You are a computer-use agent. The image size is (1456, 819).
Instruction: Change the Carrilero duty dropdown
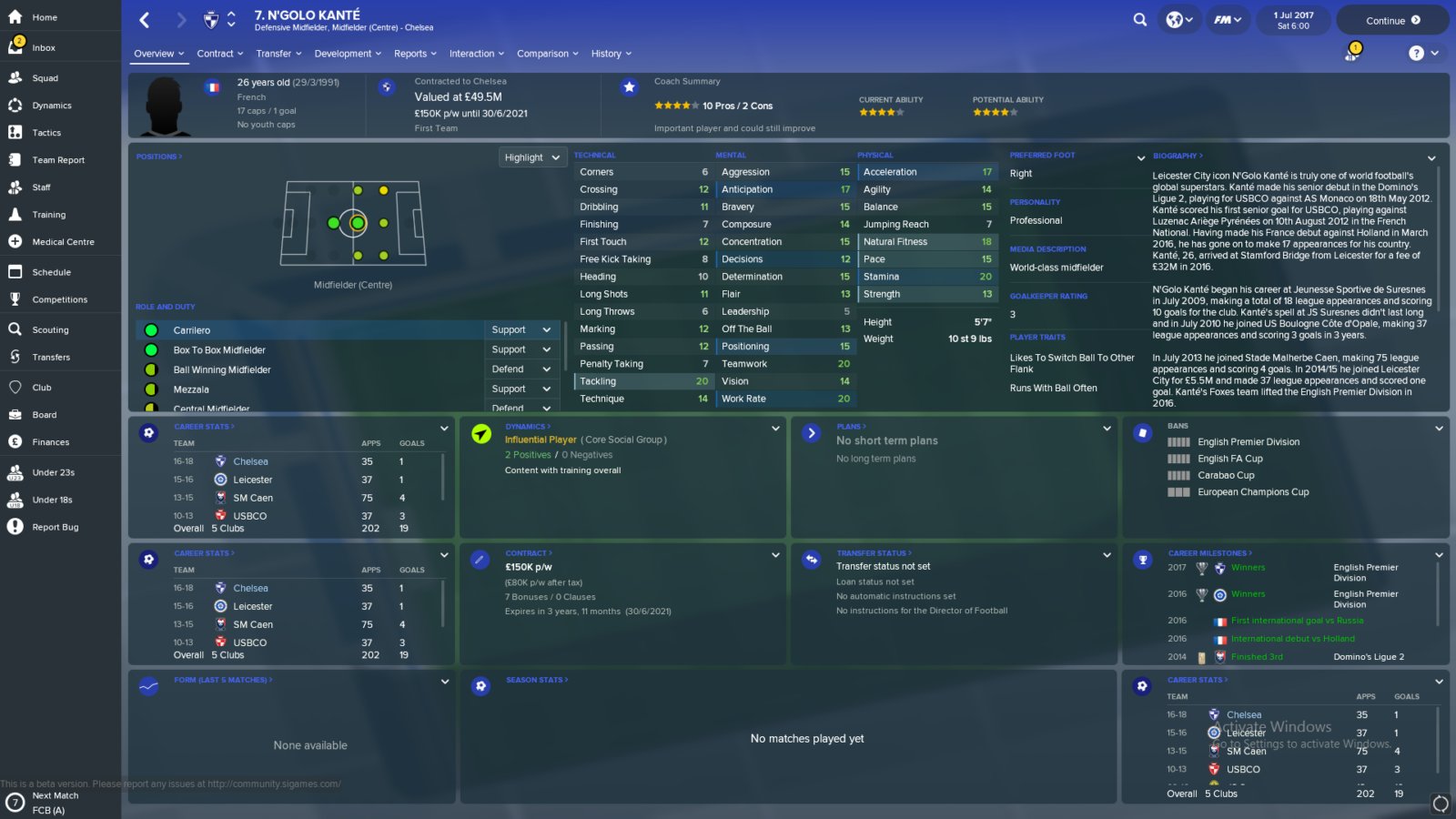pos(521,330)
